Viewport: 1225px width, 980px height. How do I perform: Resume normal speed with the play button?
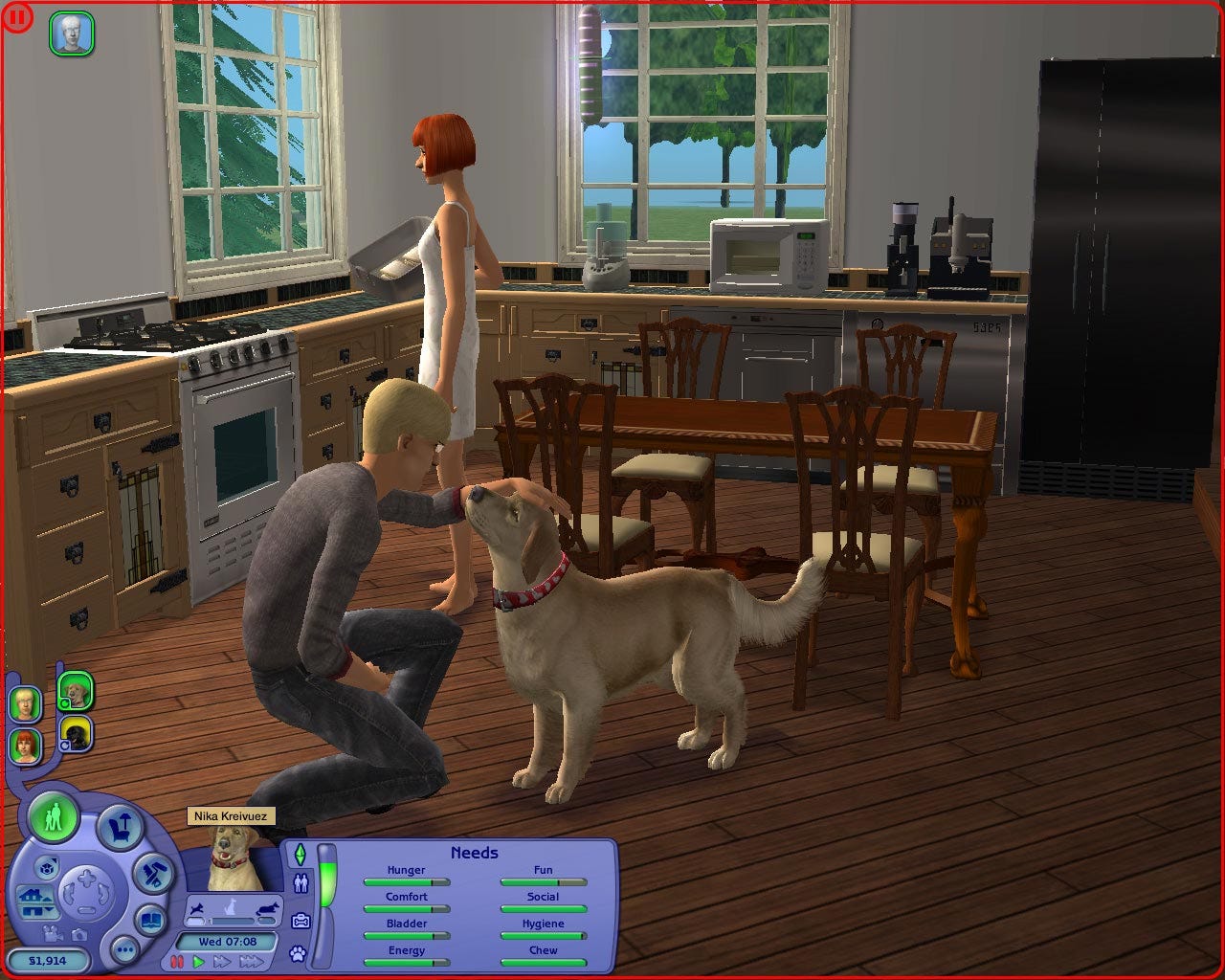pyautogui.click(x=198, y=962)
